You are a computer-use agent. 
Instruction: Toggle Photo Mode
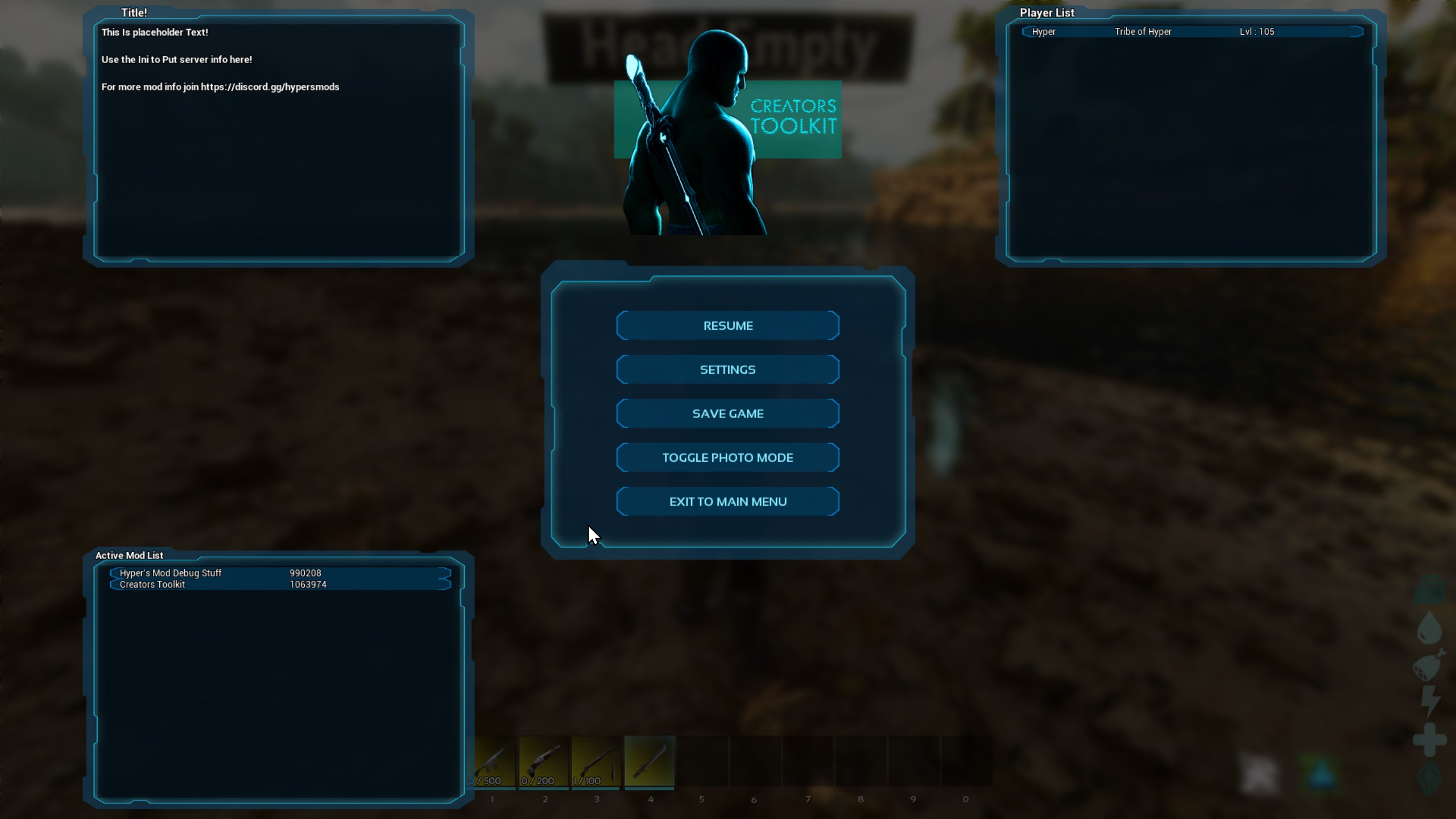[728, 457]
